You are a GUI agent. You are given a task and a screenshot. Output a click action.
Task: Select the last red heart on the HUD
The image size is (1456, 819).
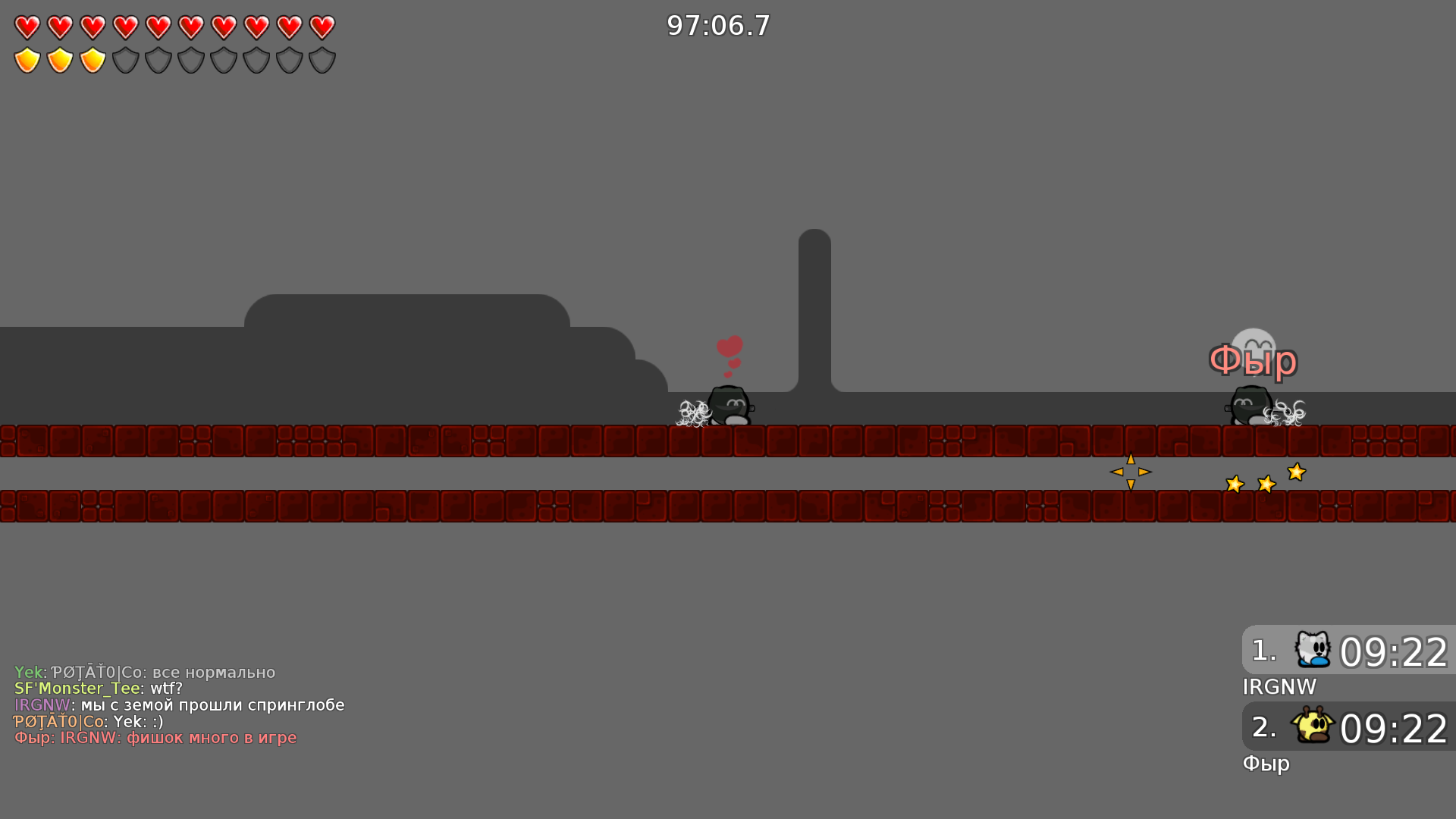(321, 28)
